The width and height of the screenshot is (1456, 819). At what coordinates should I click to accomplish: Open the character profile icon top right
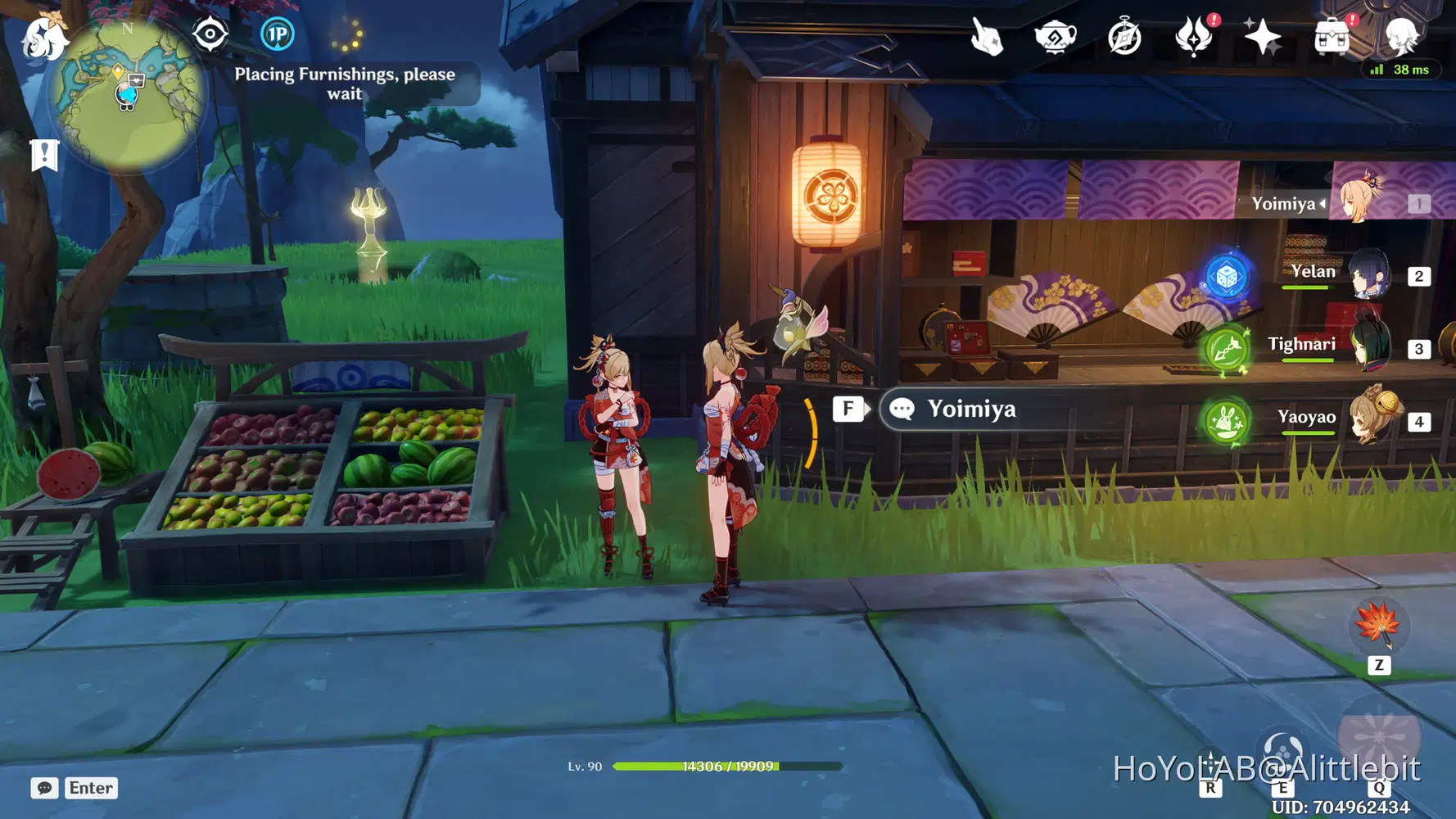click(x=1402, y=35)
